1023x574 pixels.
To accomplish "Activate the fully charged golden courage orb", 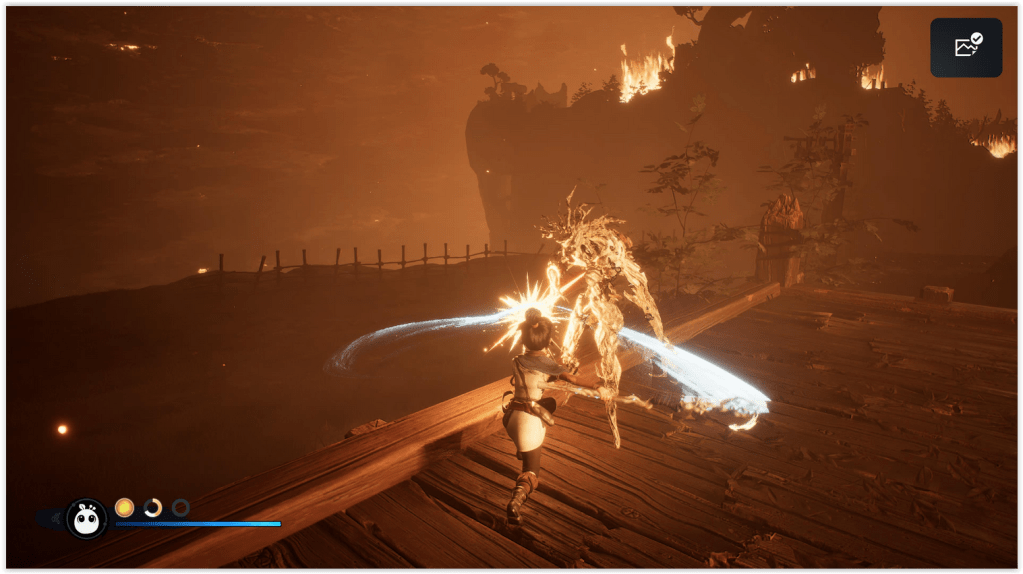I will pos(124,507).
